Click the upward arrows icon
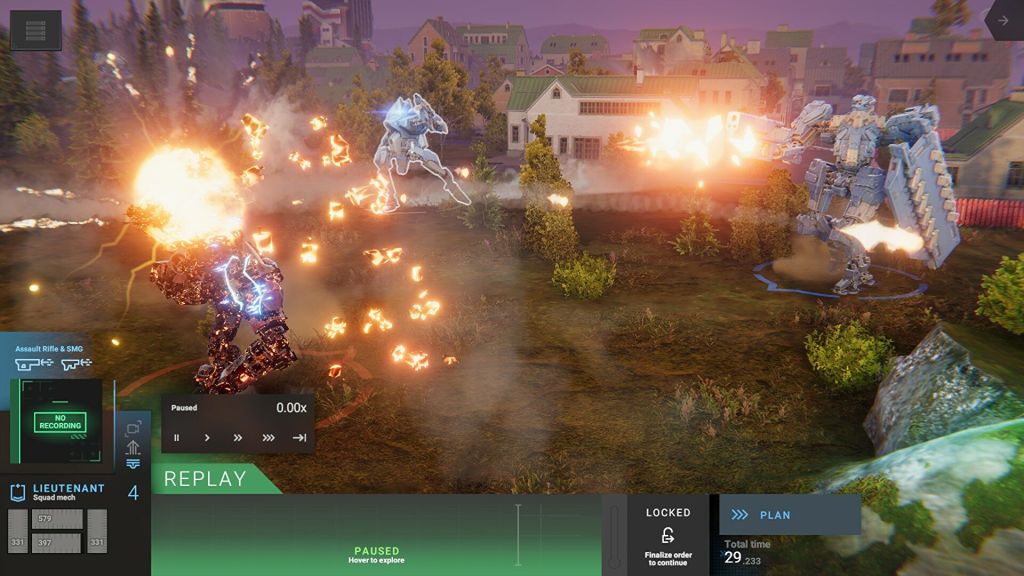Image resolution: width=1024 pixels, height=576 pixels. 133,447
